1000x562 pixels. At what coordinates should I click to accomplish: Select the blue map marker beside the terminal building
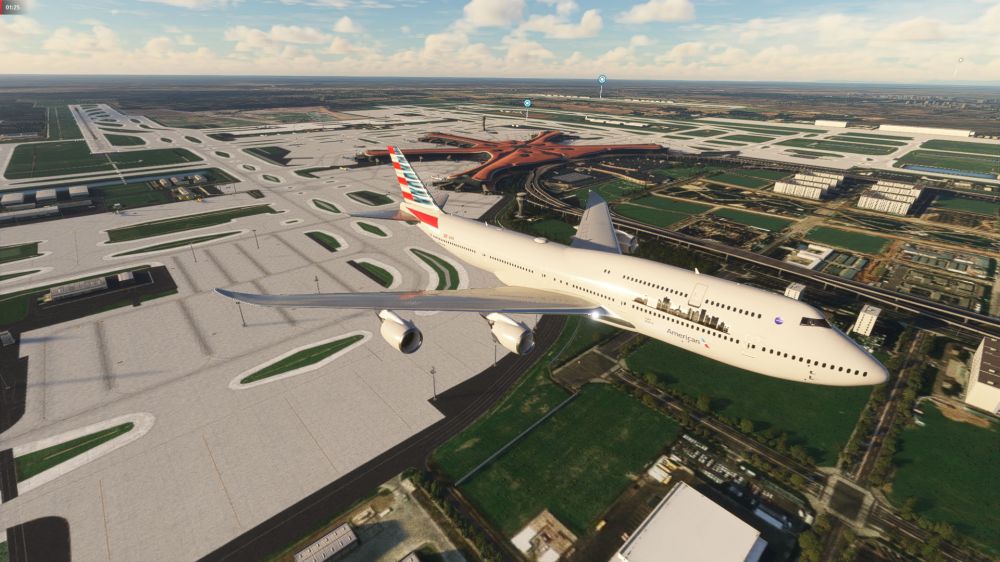[527, 103]
